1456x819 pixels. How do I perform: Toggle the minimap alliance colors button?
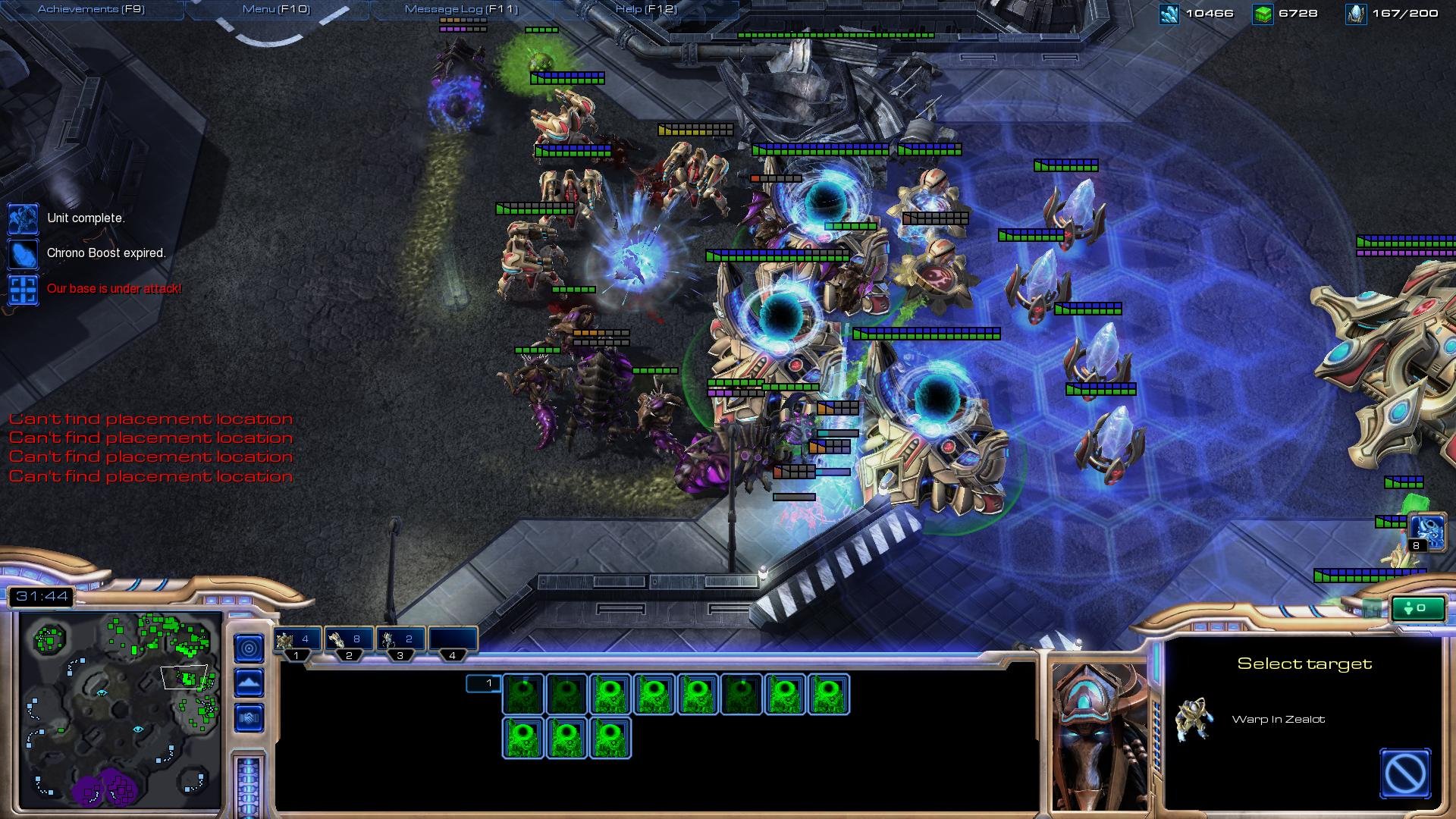(x=249, y=717)
